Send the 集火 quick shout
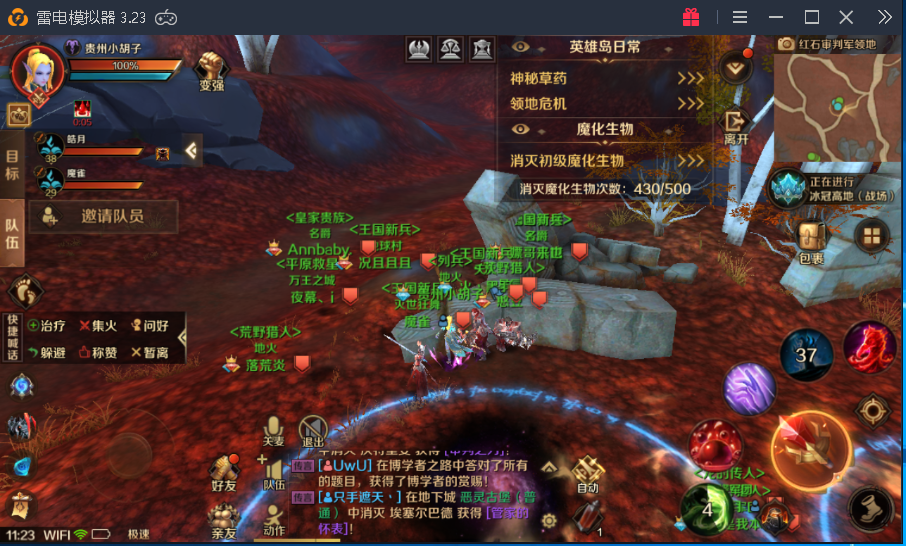The image size is (906, 546). click(x=98, y=325)
